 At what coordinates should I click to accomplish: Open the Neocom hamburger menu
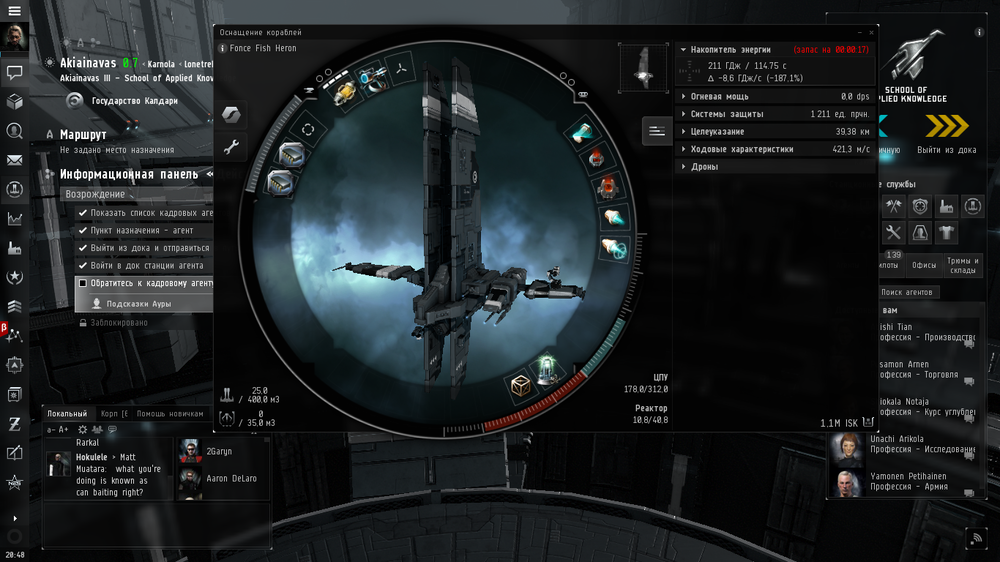tap(15, 9)
